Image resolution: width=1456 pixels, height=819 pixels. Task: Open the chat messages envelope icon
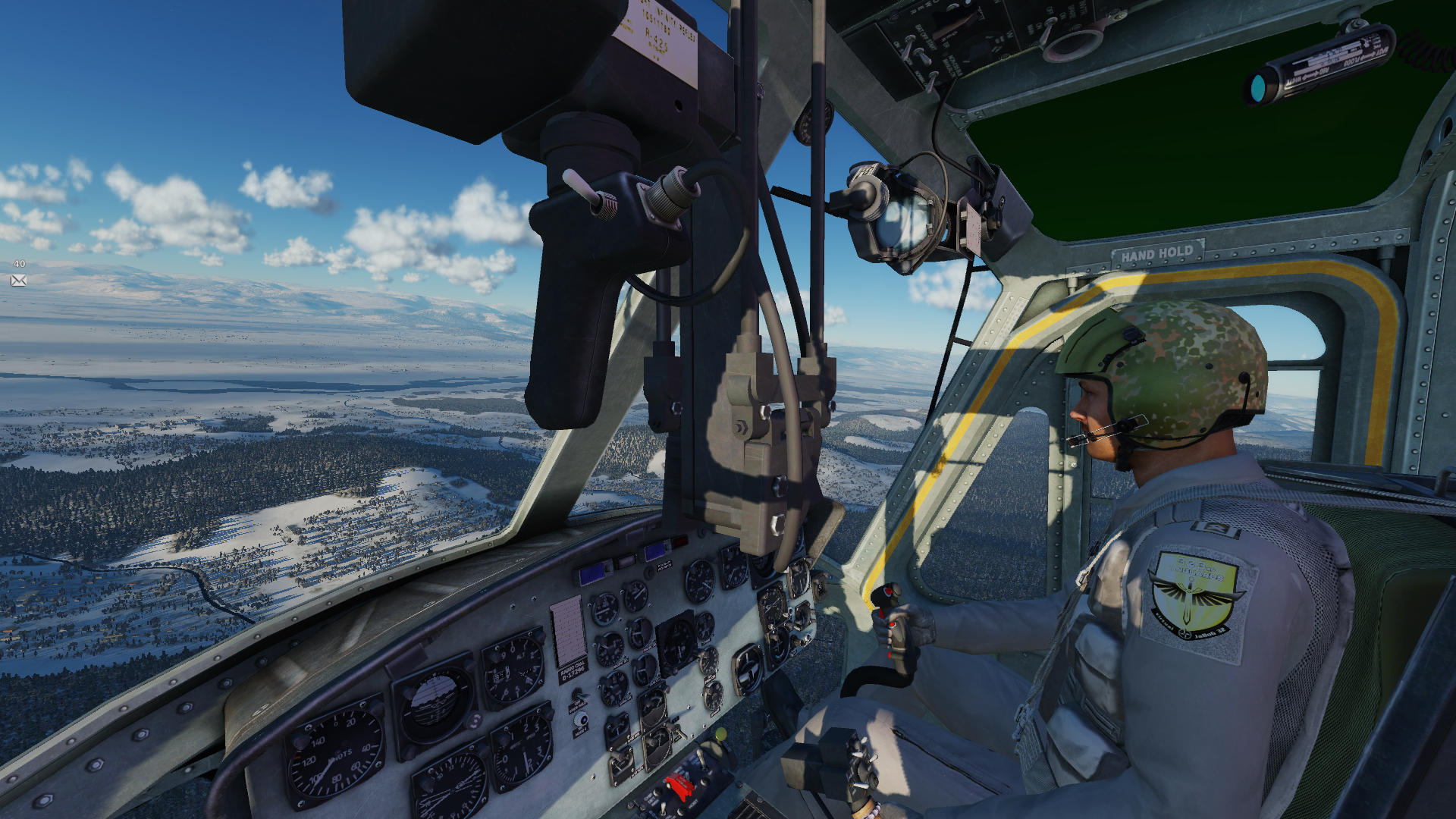click(x=19, y=281)
